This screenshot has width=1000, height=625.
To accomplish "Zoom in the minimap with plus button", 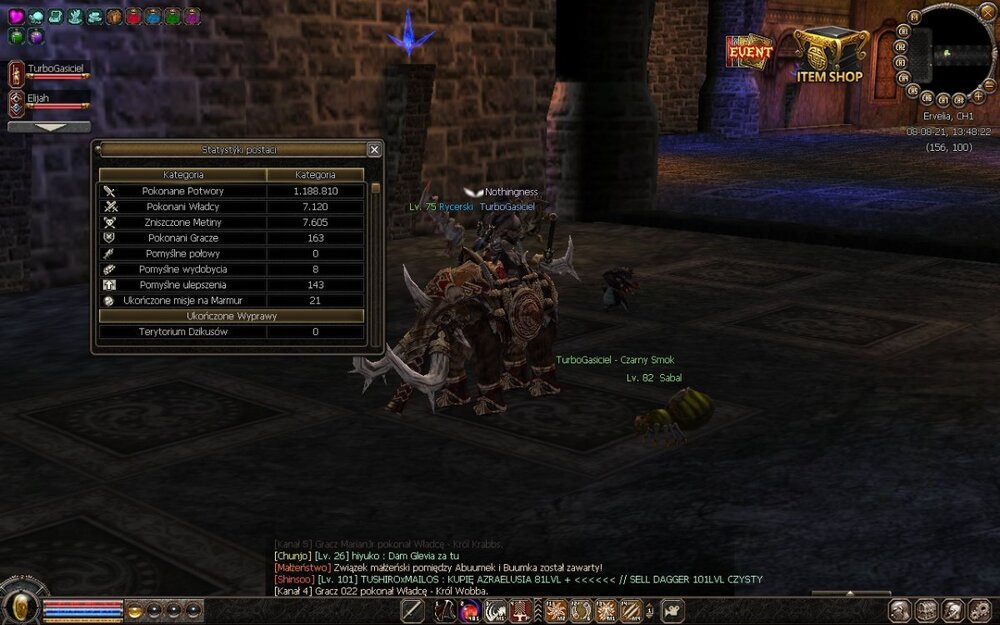I will (x=978, y=97).
